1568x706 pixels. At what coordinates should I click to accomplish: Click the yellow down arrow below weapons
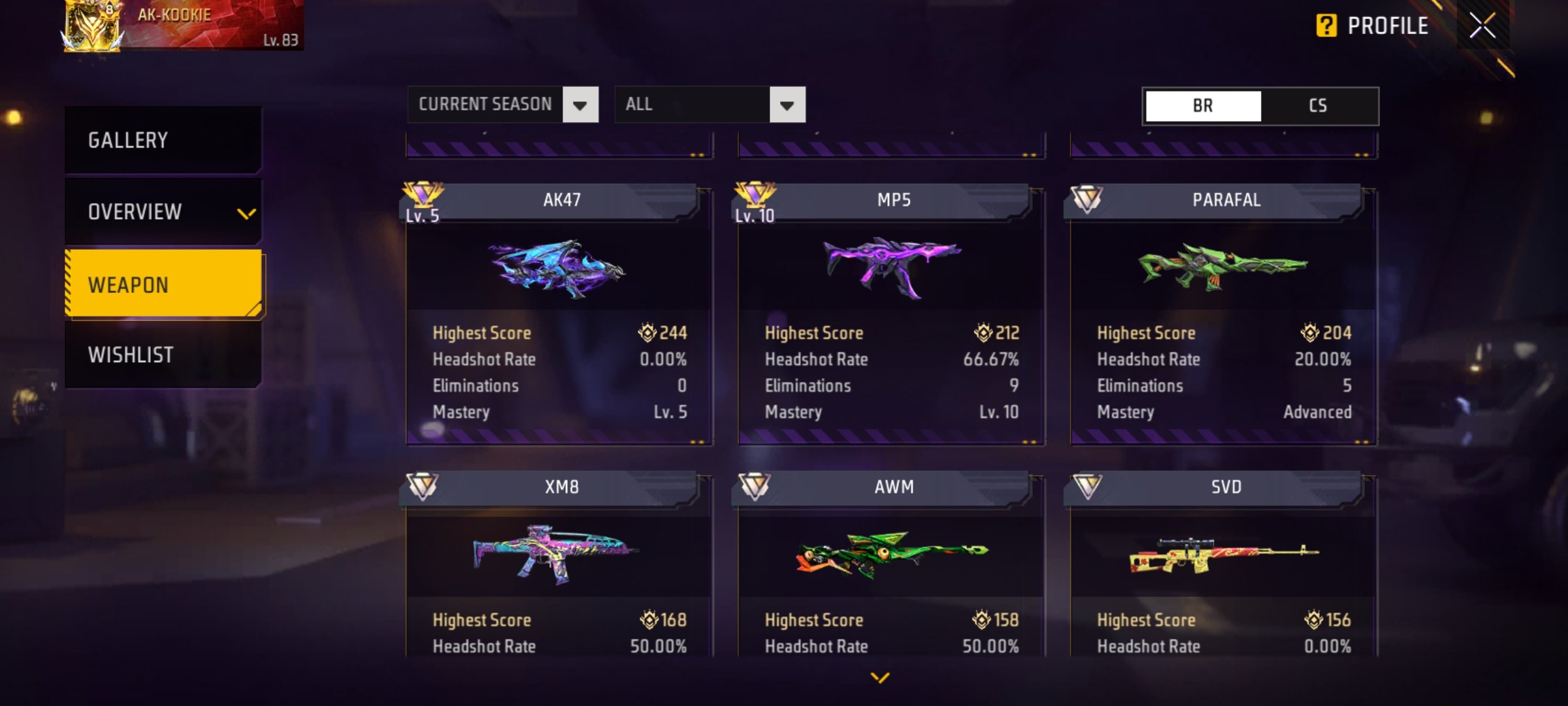(880, 678)
